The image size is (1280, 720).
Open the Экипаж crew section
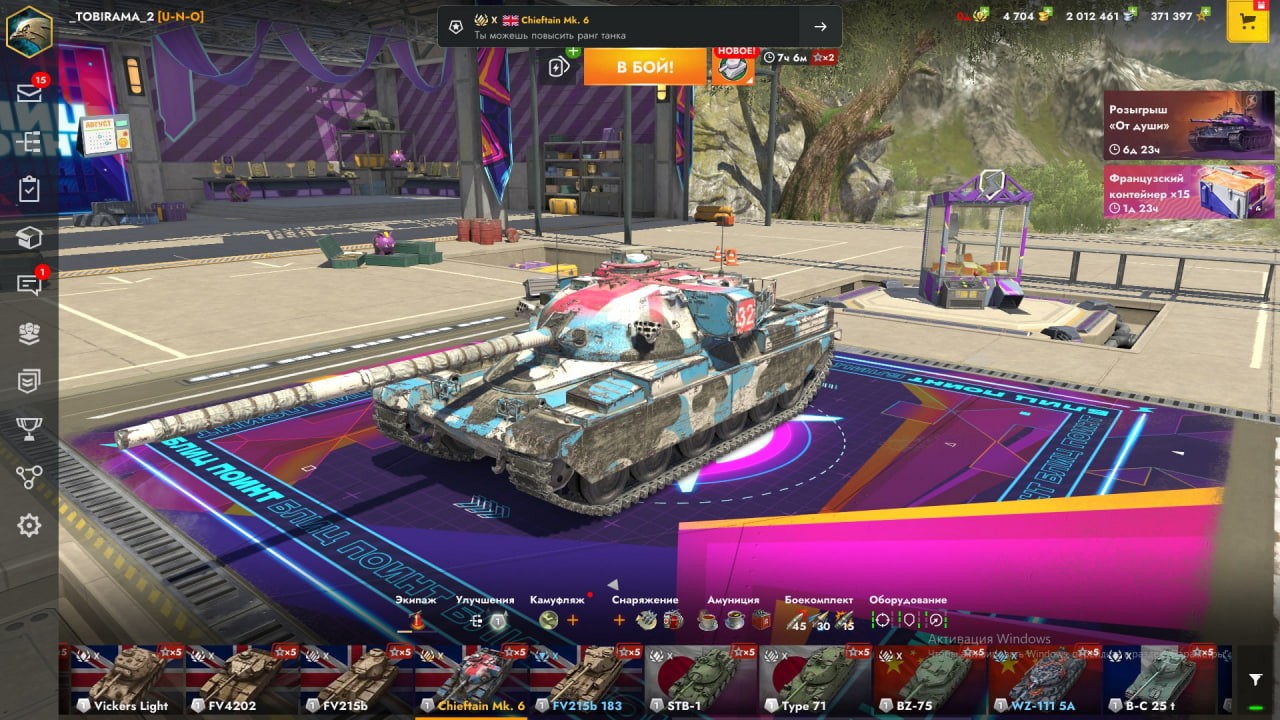point(415,620)
